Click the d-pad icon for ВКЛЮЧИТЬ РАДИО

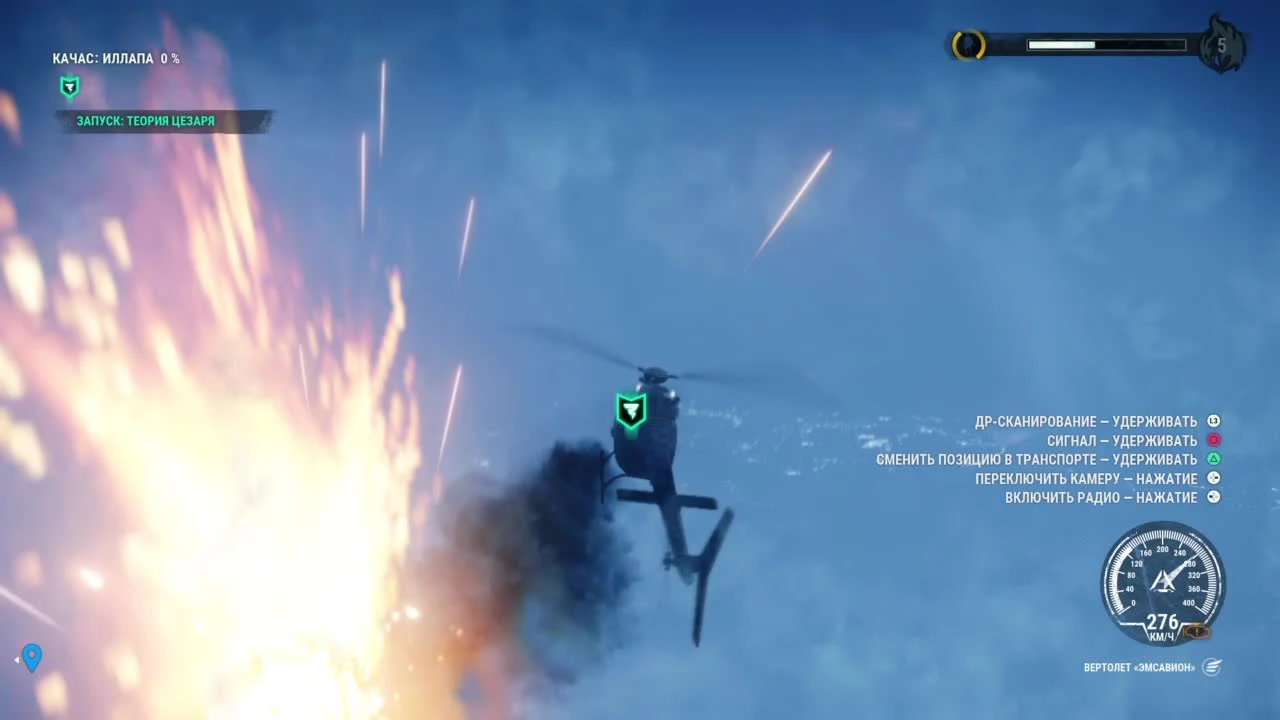(1213, 497)
